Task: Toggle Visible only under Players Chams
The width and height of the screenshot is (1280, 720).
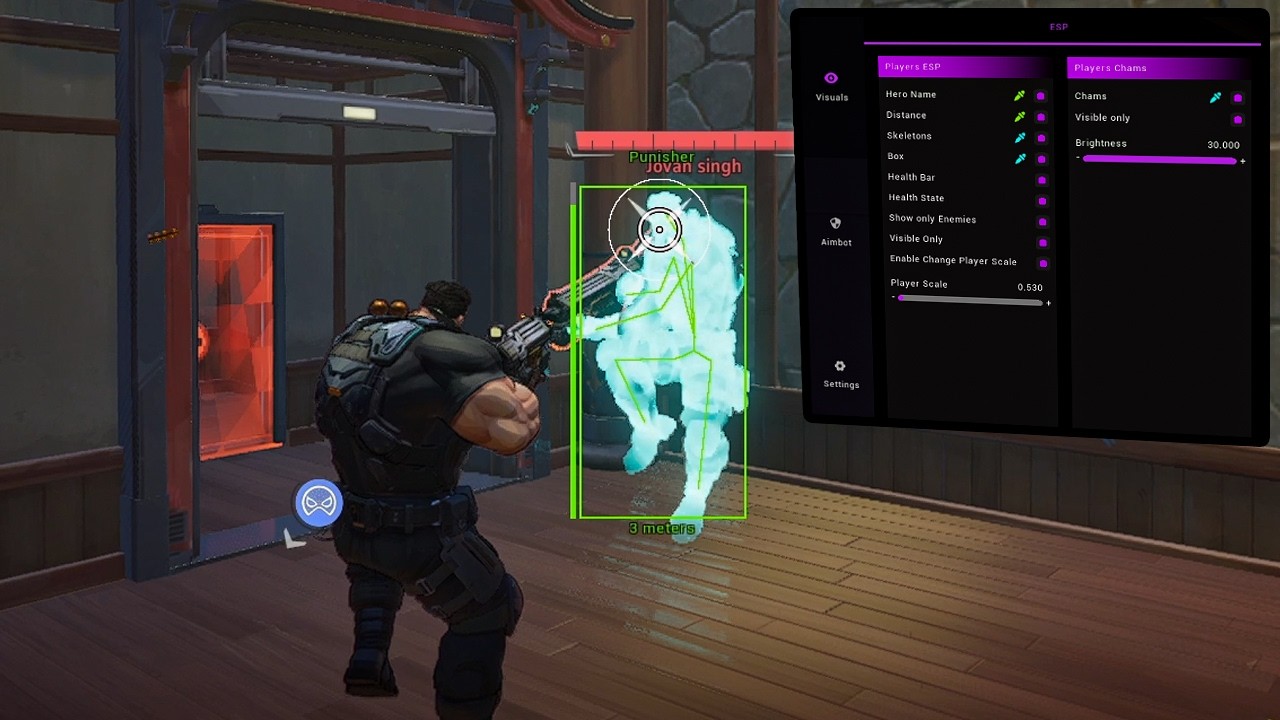Action: pos(1238,120)
